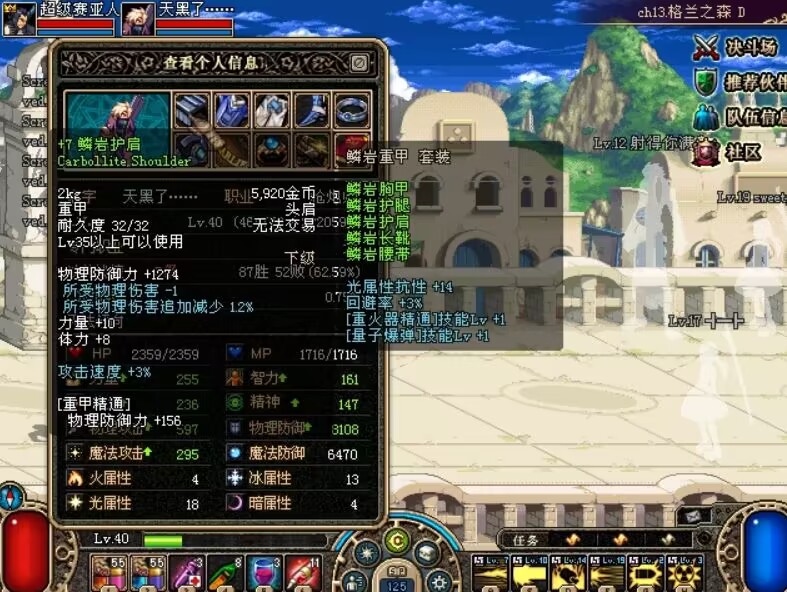Select the blue ring equipment slot

[x=350, y=110]
